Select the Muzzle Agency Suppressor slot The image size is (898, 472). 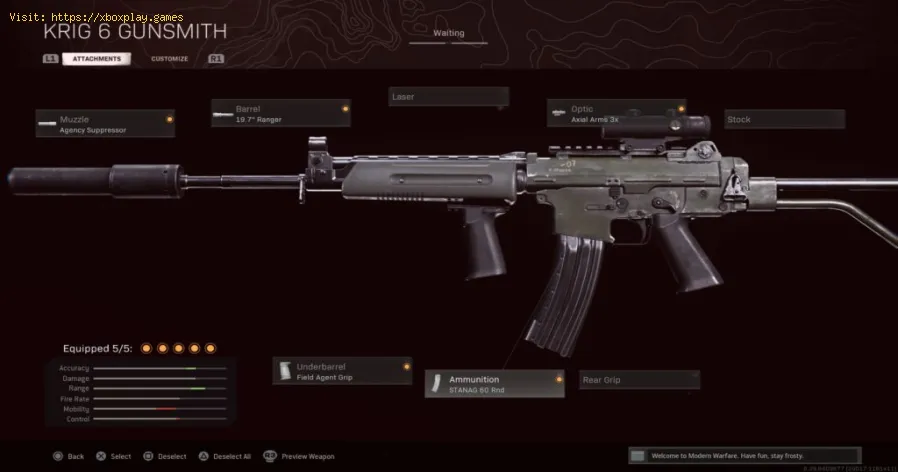(x=105, y=124)
